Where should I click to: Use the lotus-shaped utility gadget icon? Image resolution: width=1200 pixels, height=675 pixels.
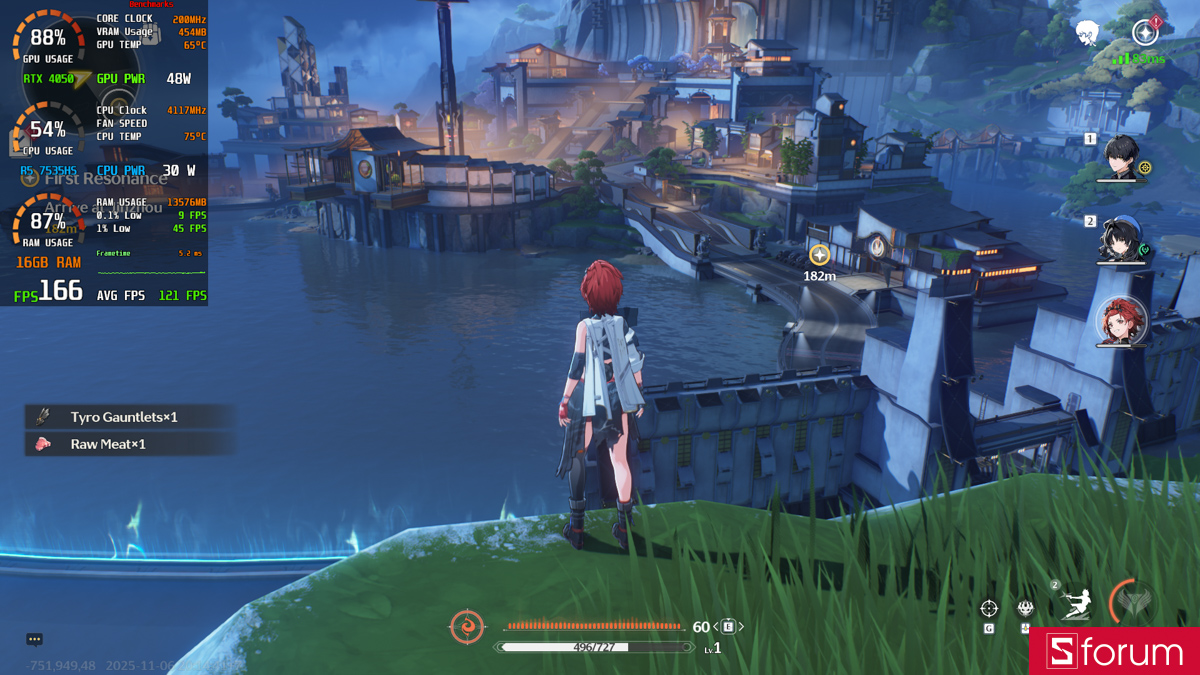pos(1026,608)
